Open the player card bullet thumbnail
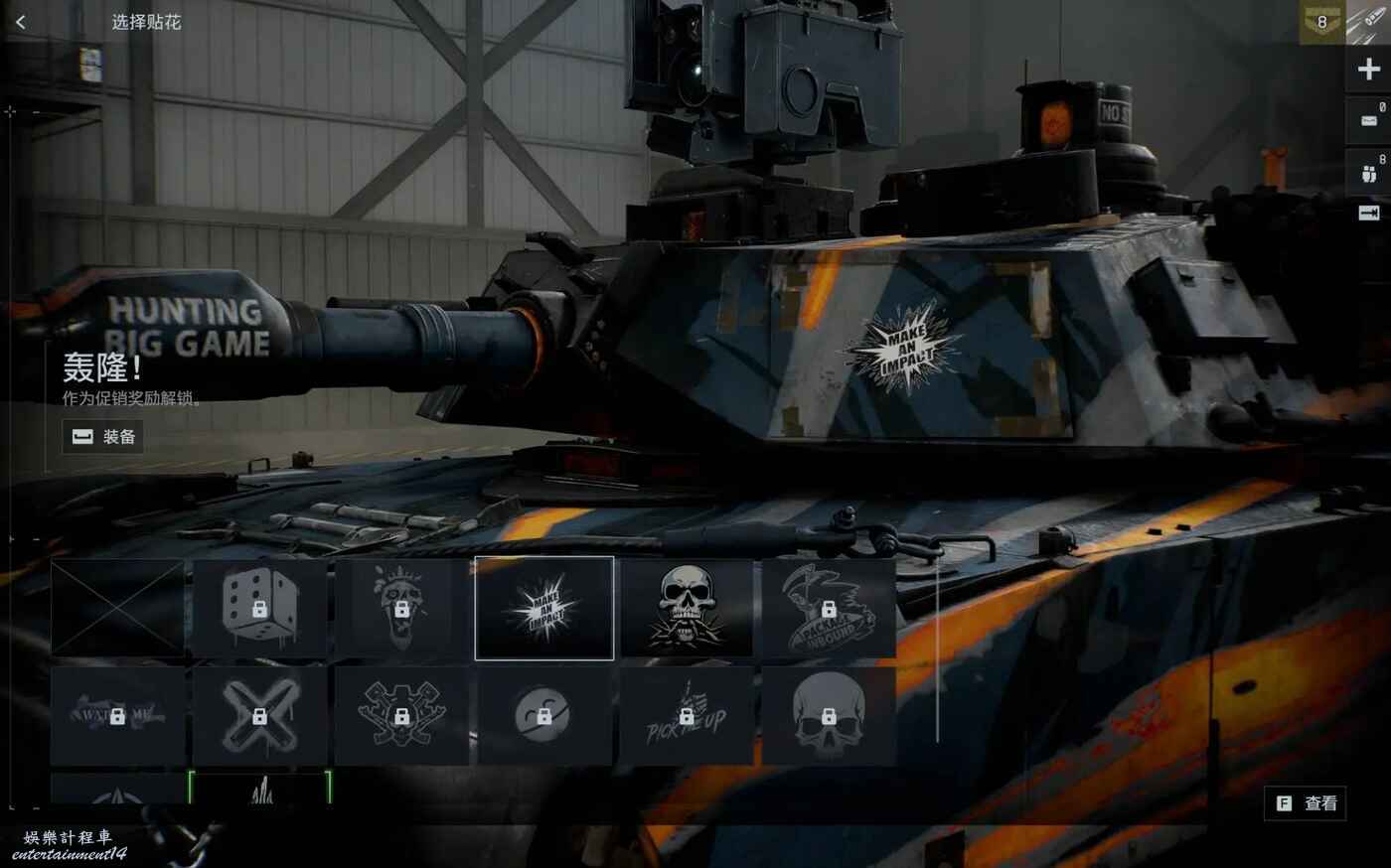The image size is (1391, 868). [1368, 22]
